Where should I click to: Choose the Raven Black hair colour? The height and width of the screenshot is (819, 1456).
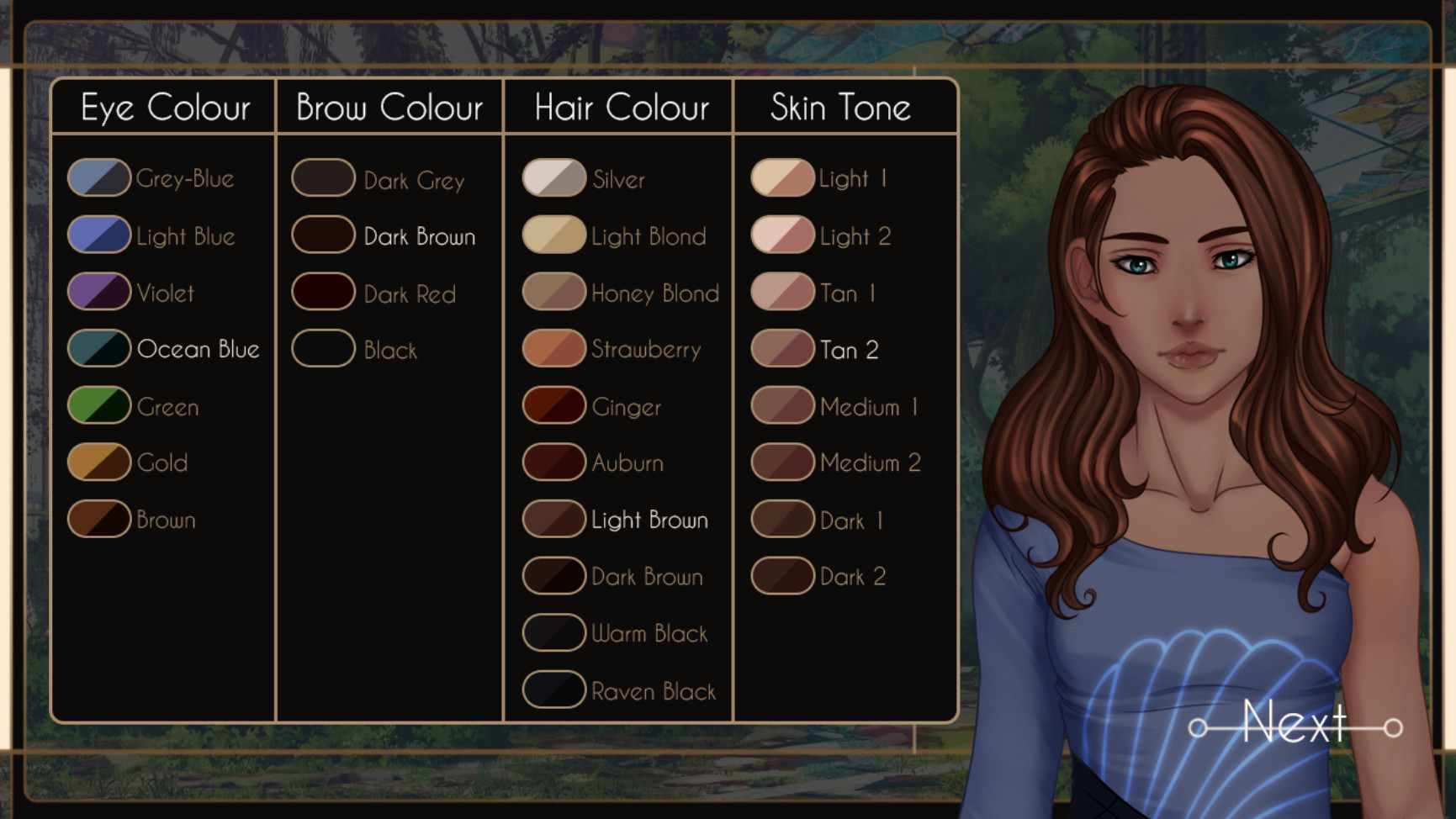click(553, 689)
